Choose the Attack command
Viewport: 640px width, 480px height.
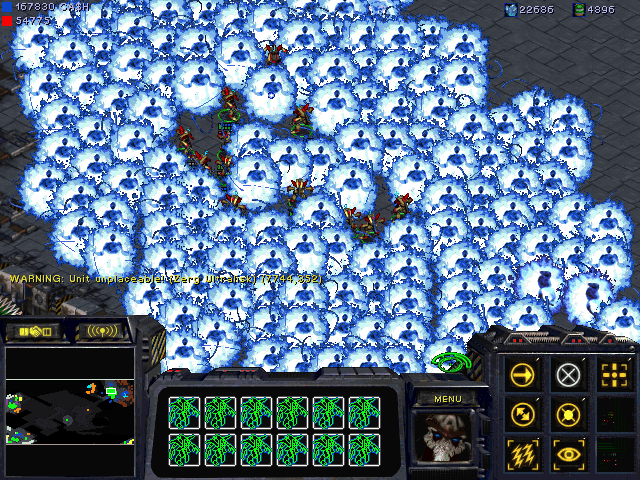click(612, 375)
